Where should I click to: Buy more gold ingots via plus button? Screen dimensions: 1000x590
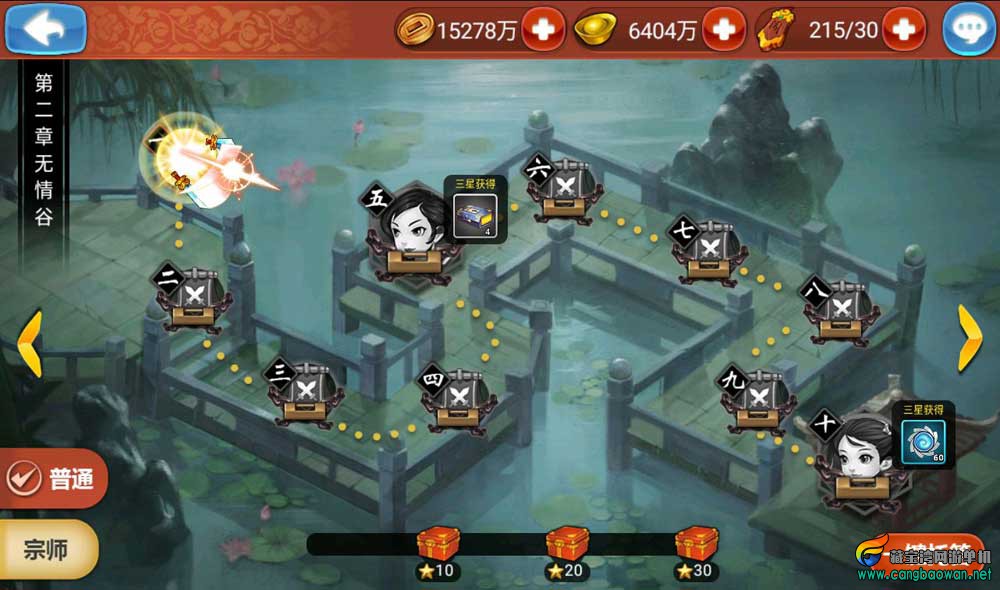pos(723,30)
